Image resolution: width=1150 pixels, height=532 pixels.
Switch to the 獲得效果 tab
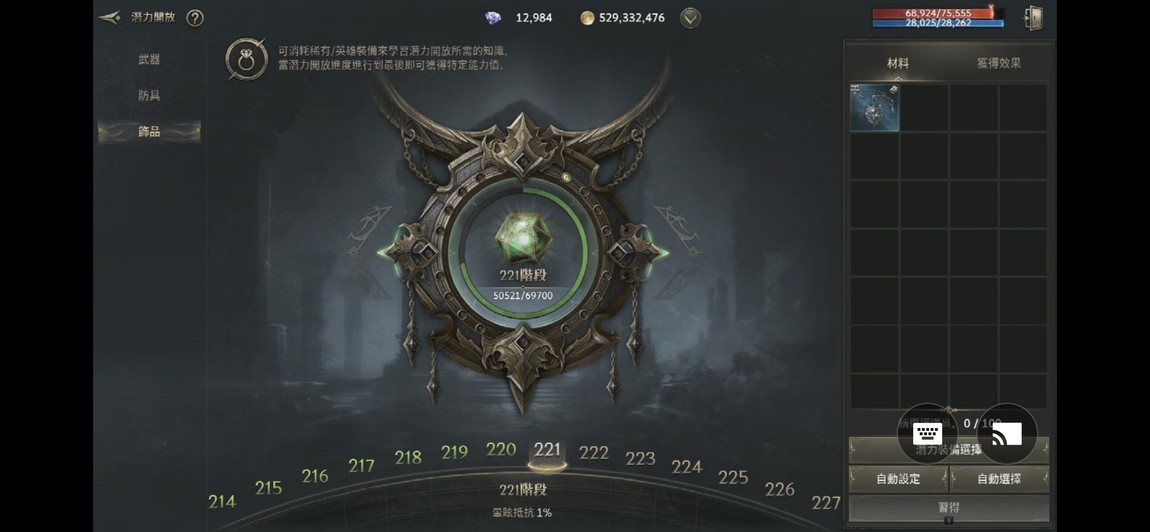point(998,63)
